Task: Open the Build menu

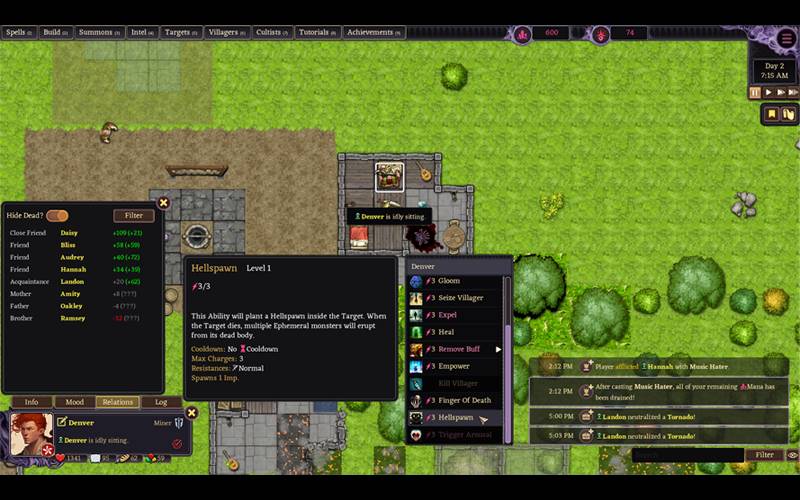Action: 55,32
